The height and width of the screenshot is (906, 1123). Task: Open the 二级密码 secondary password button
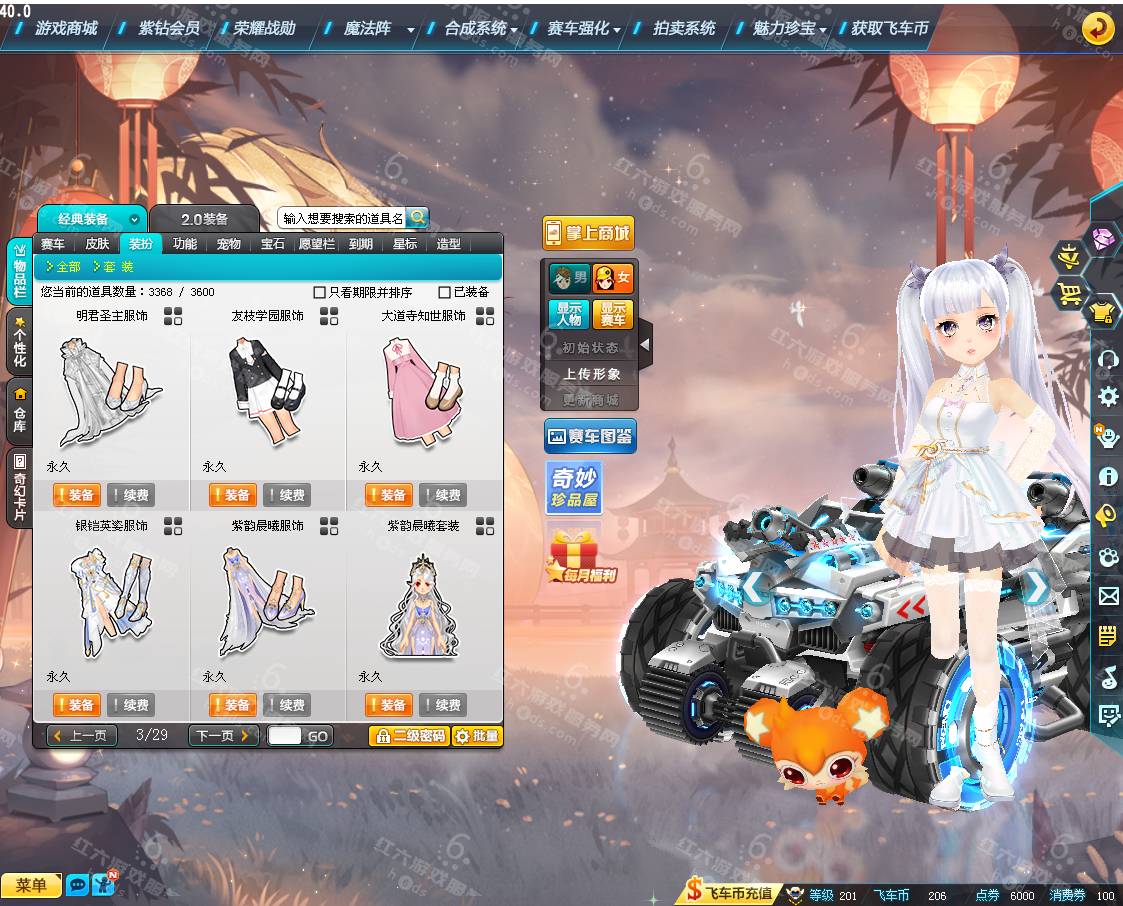coord(409,736)
